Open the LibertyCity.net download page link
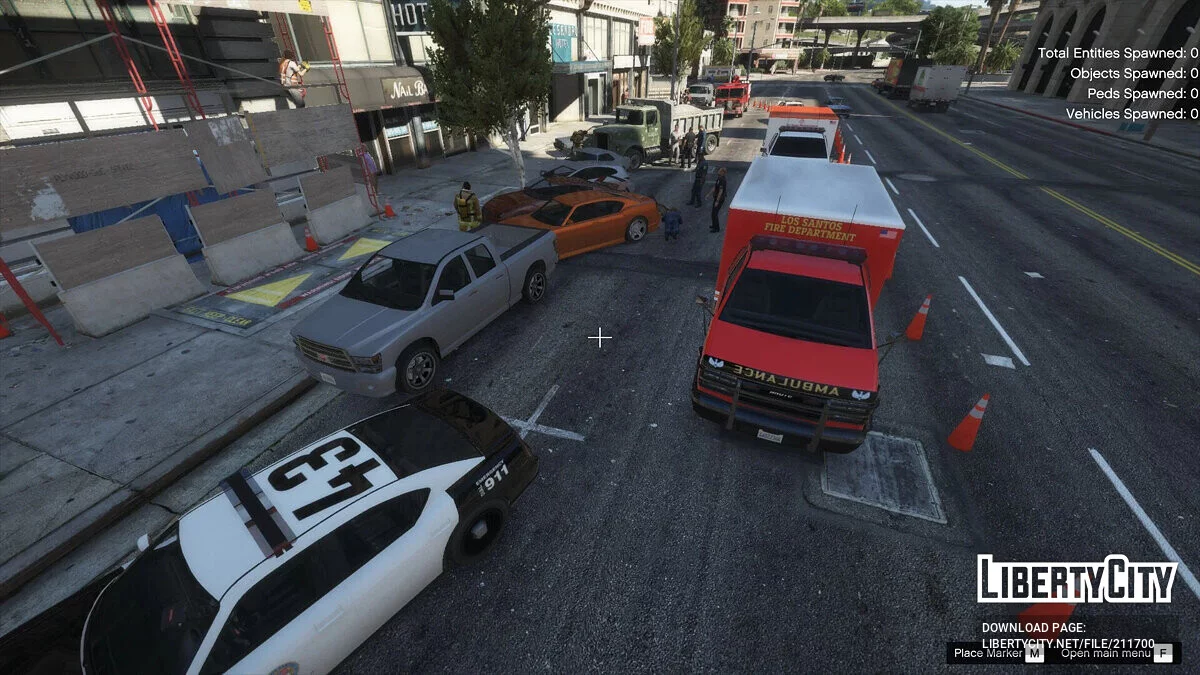The image size is (1200, 675). coord(1068,643)
